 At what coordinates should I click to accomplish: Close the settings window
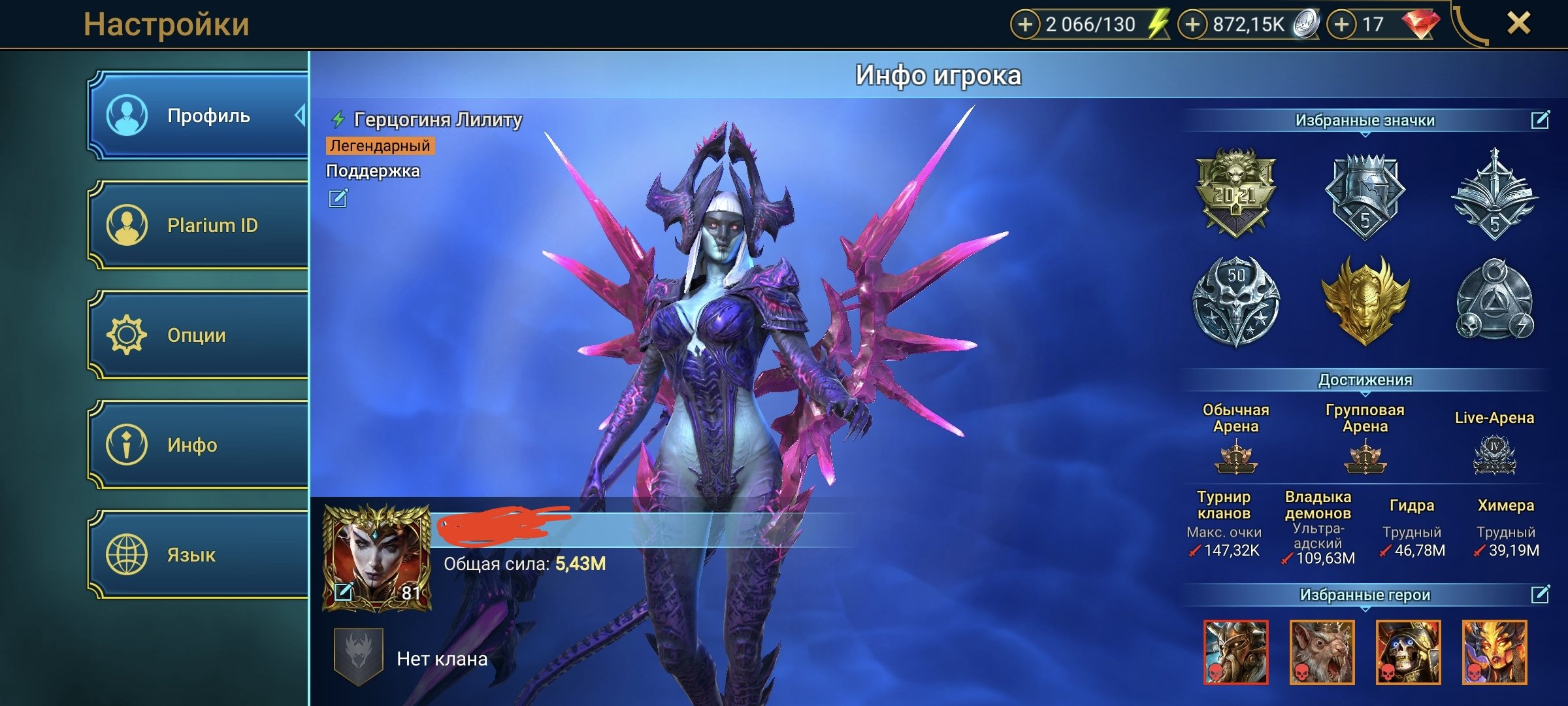1519,24
